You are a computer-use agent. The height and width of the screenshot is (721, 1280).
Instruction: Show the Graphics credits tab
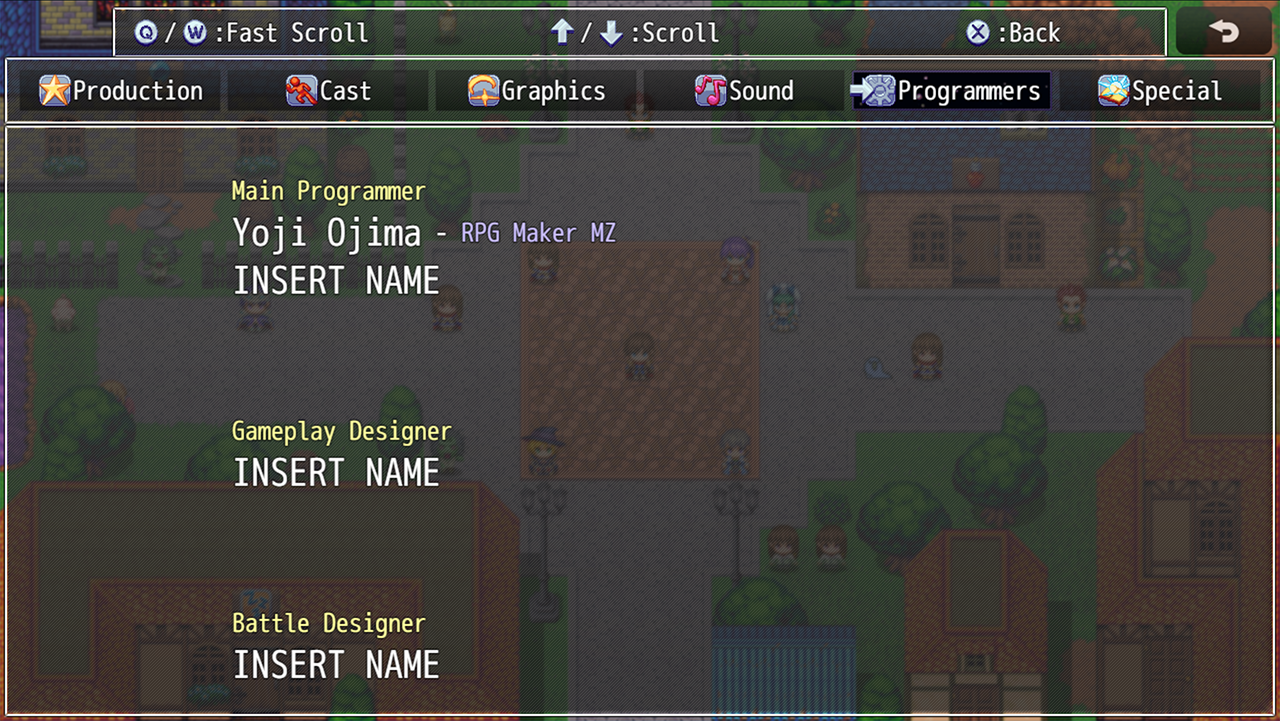pos(537,91)
